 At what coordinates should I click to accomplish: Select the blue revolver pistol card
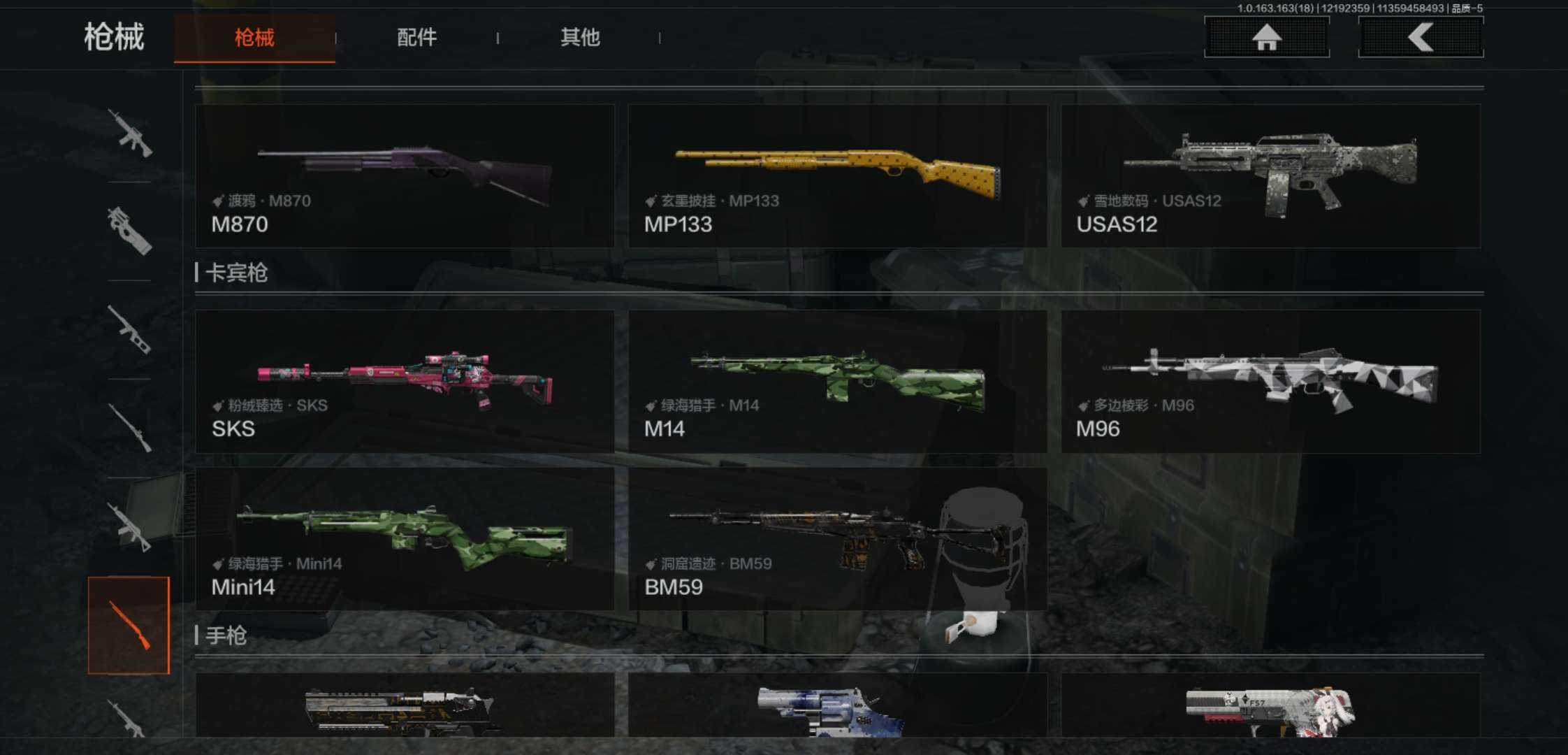[837, 706]
